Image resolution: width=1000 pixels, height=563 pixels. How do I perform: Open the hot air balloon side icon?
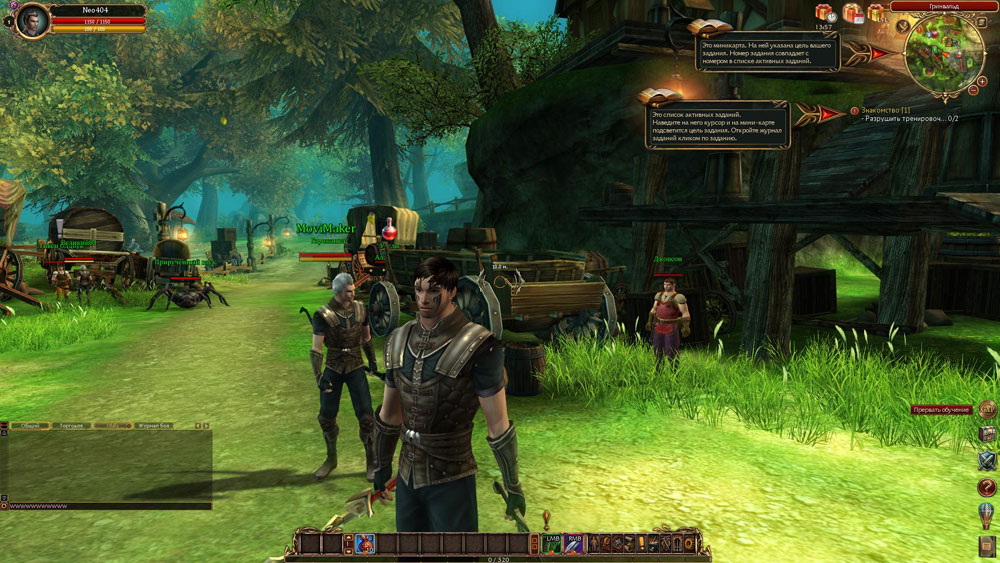point(986,516)
